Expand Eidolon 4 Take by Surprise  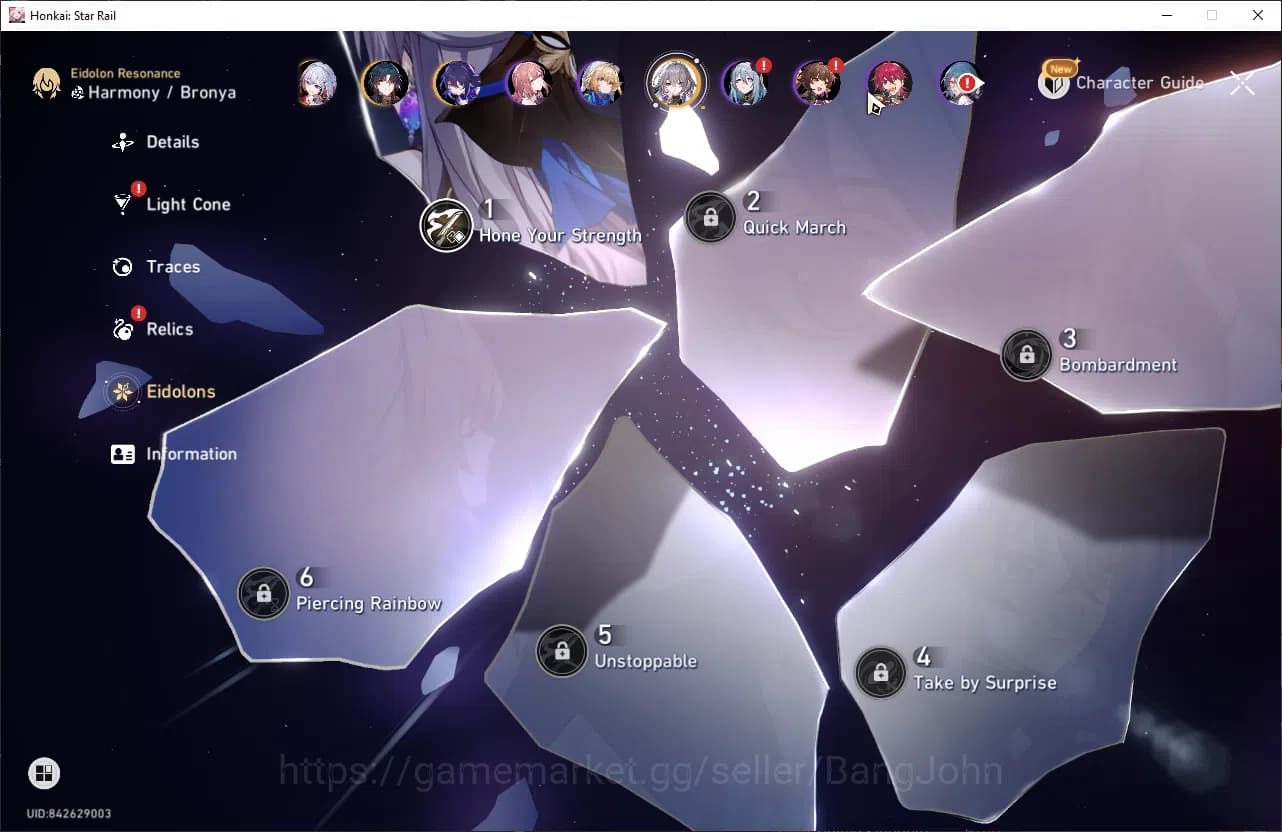point(880,672)
